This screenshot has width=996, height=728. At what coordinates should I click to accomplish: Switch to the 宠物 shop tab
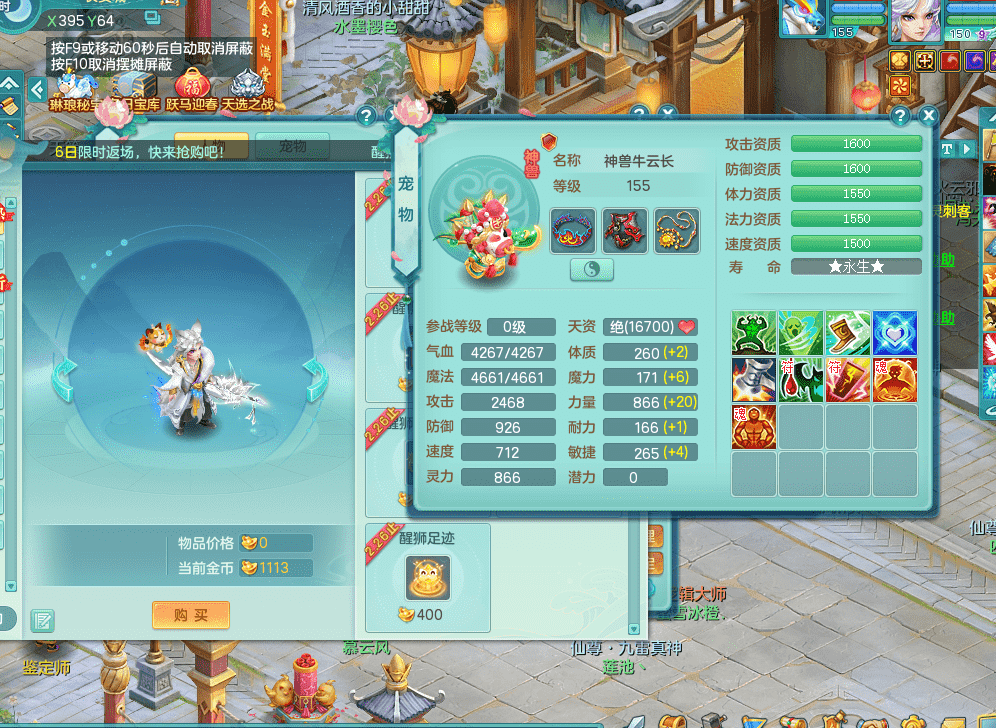[x=292, y=147]
